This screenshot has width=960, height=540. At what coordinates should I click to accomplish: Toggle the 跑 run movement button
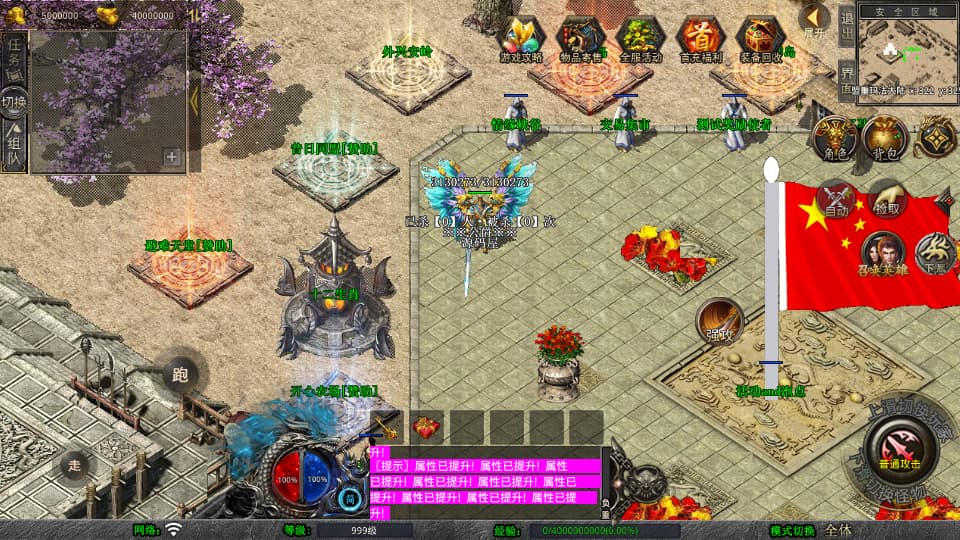pyautogui.click(x=180, y=375)
